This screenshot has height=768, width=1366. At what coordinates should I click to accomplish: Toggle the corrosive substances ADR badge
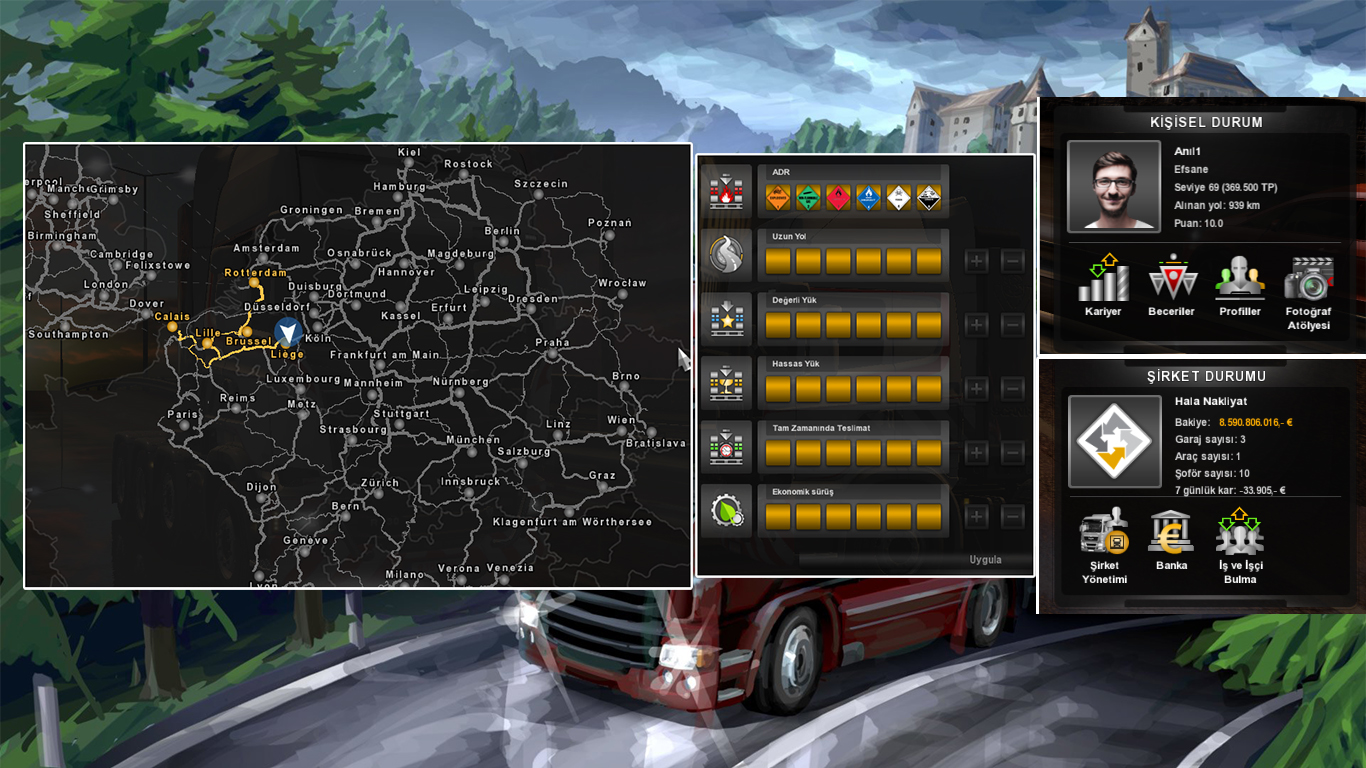click(928, 196)
